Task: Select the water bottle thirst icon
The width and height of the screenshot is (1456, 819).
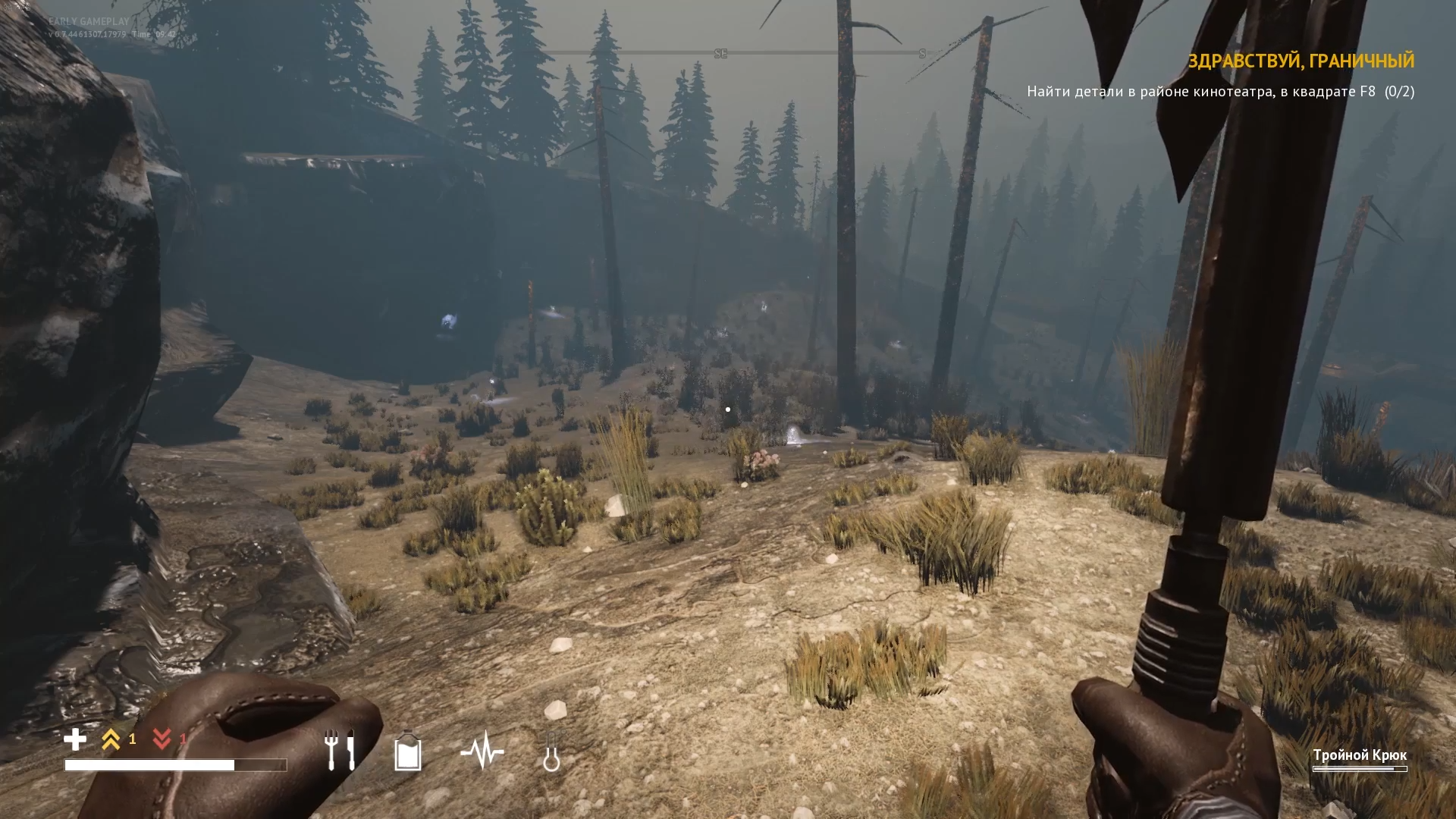Action: click(408, 751)
